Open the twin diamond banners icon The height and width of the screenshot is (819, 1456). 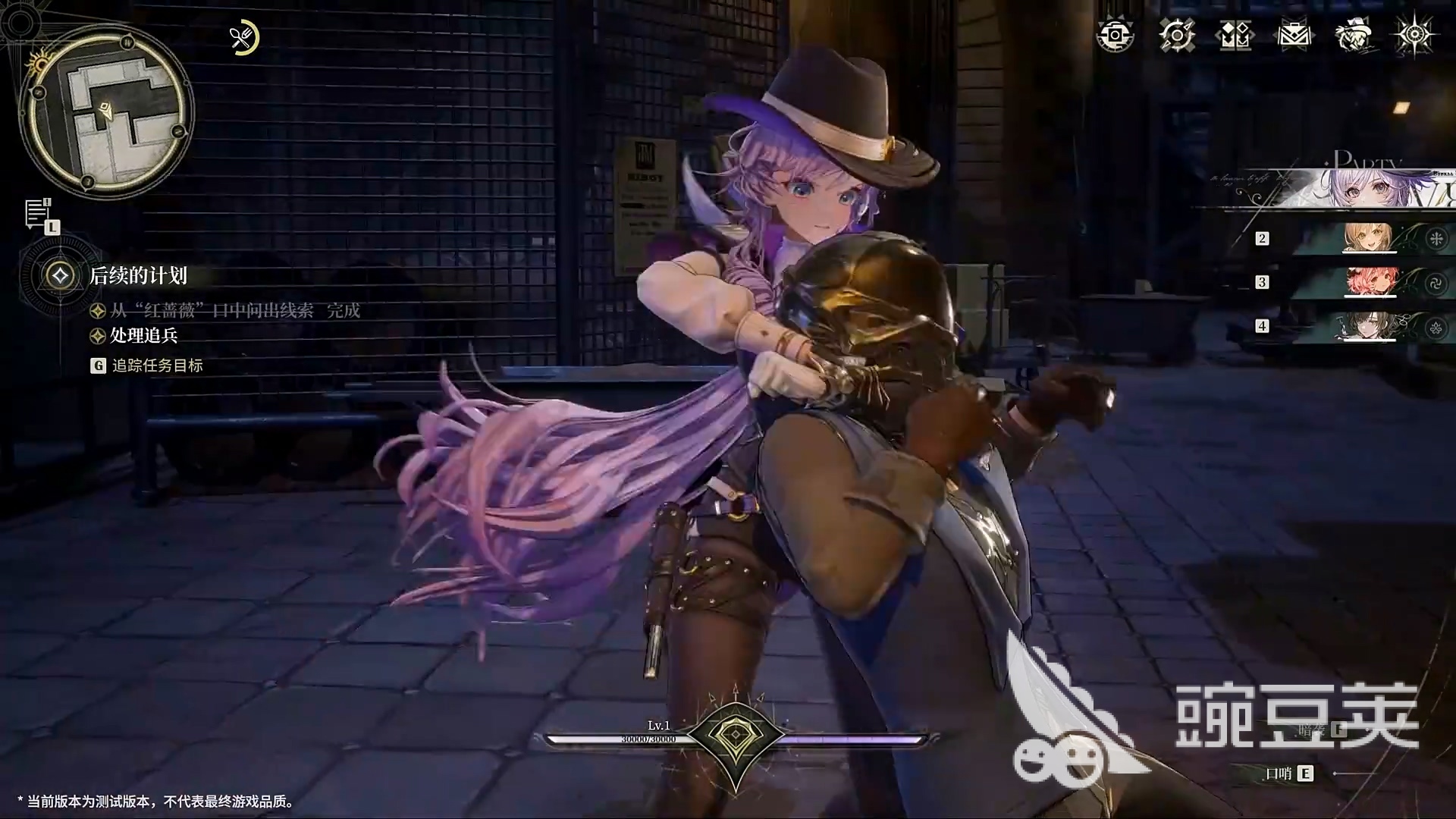(x=1235, y=36)
